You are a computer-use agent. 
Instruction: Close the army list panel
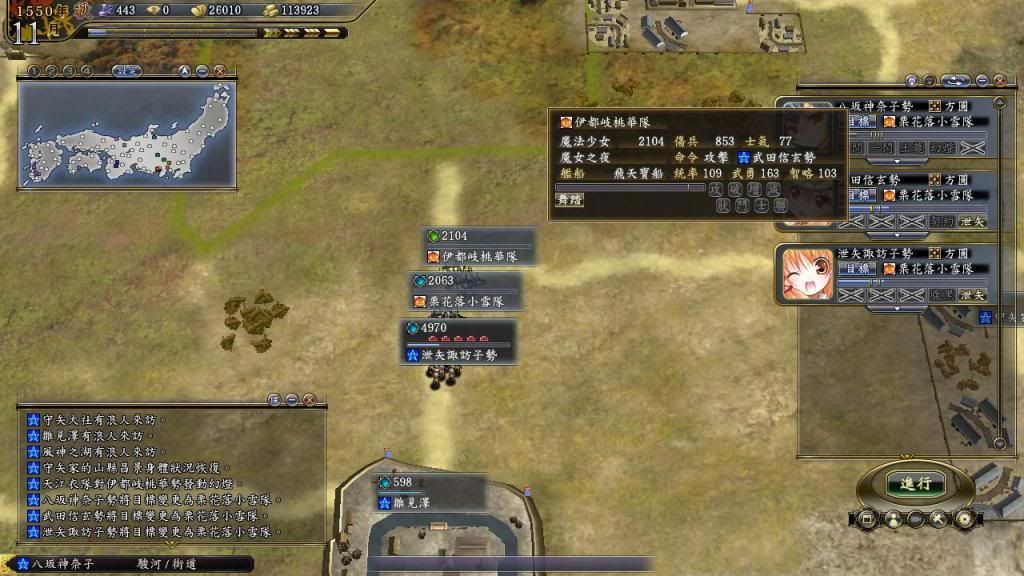[999, 81]
